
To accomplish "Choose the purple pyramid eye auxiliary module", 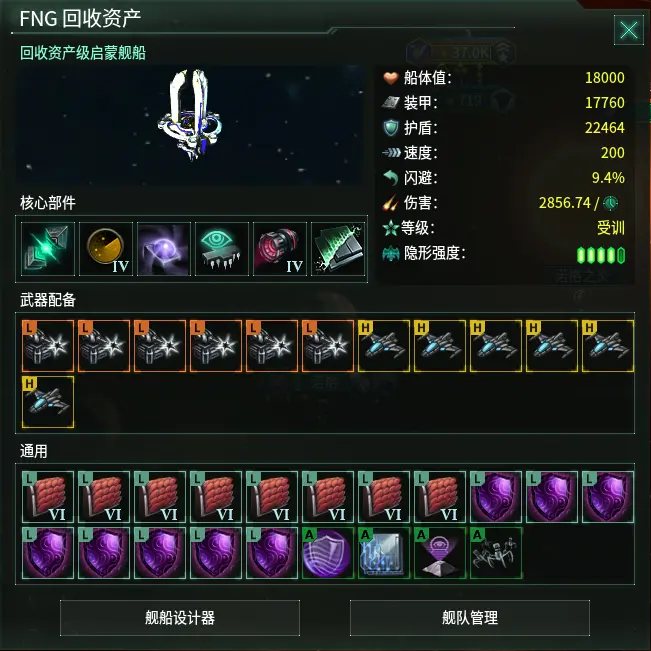I will click(x=440, y=554).
